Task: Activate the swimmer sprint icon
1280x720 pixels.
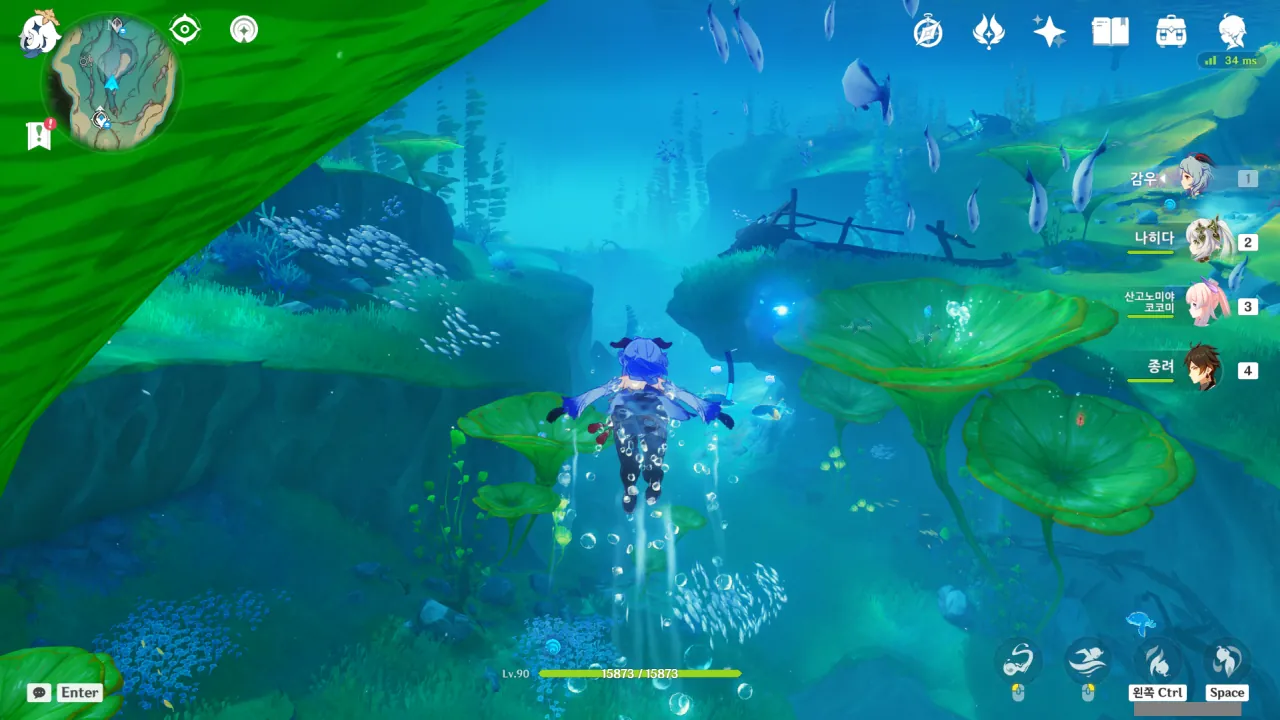Action: click(x=1088, y=660)
